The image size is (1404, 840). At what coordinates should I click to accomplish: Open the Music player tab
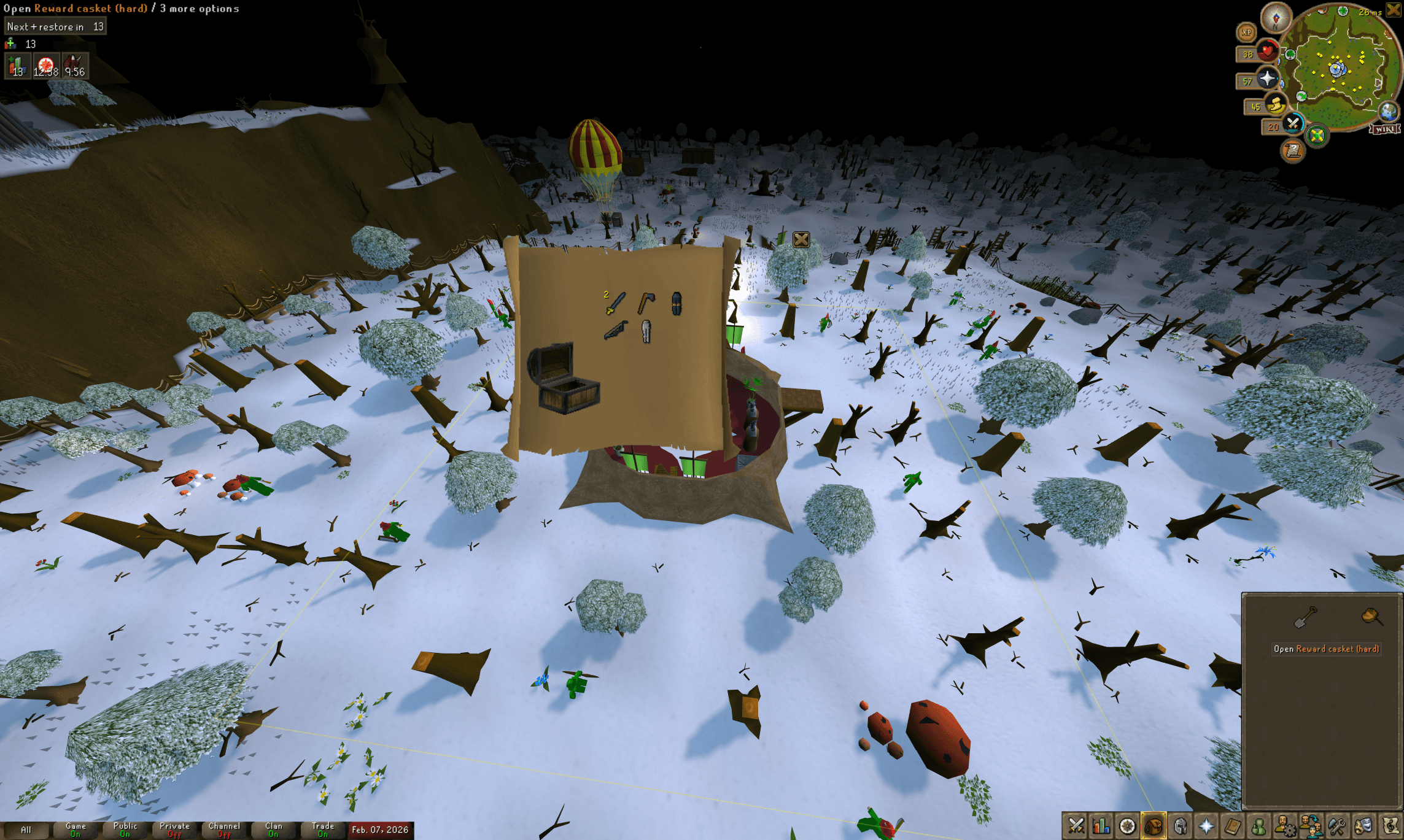(x=1391, y=827)
